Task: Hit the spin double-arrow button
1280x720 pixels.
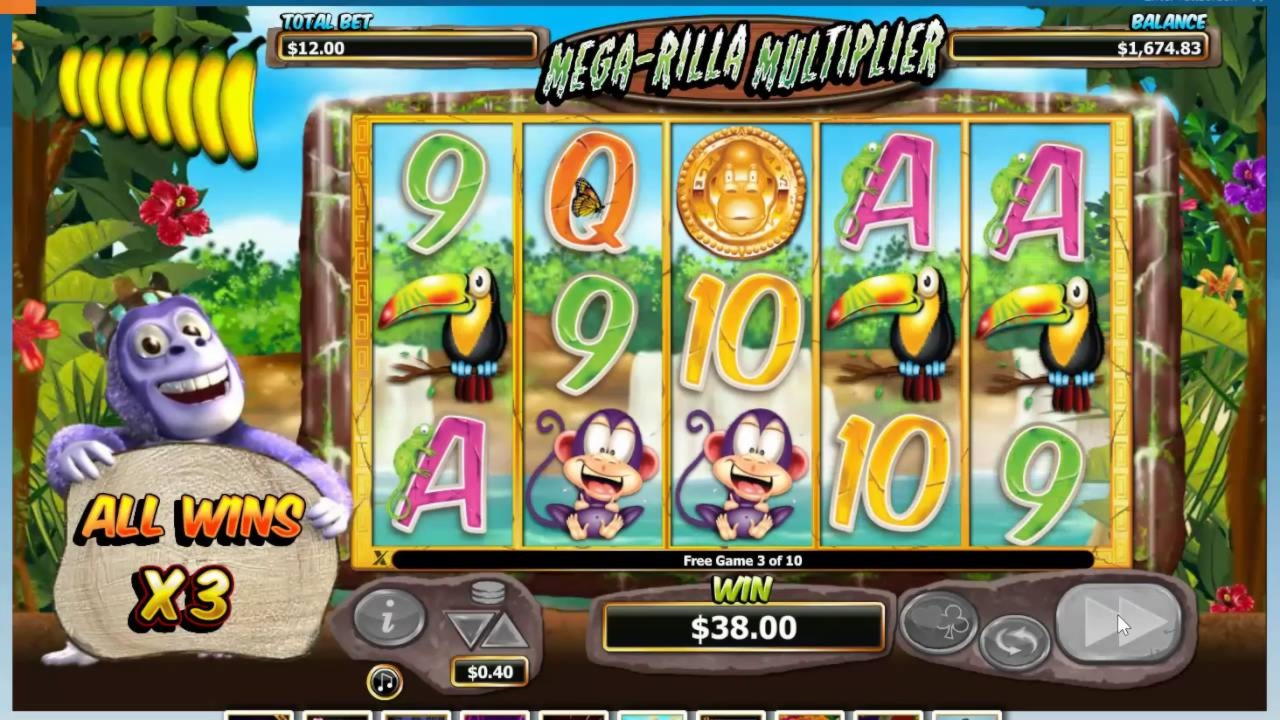Action: (1119, 624)
